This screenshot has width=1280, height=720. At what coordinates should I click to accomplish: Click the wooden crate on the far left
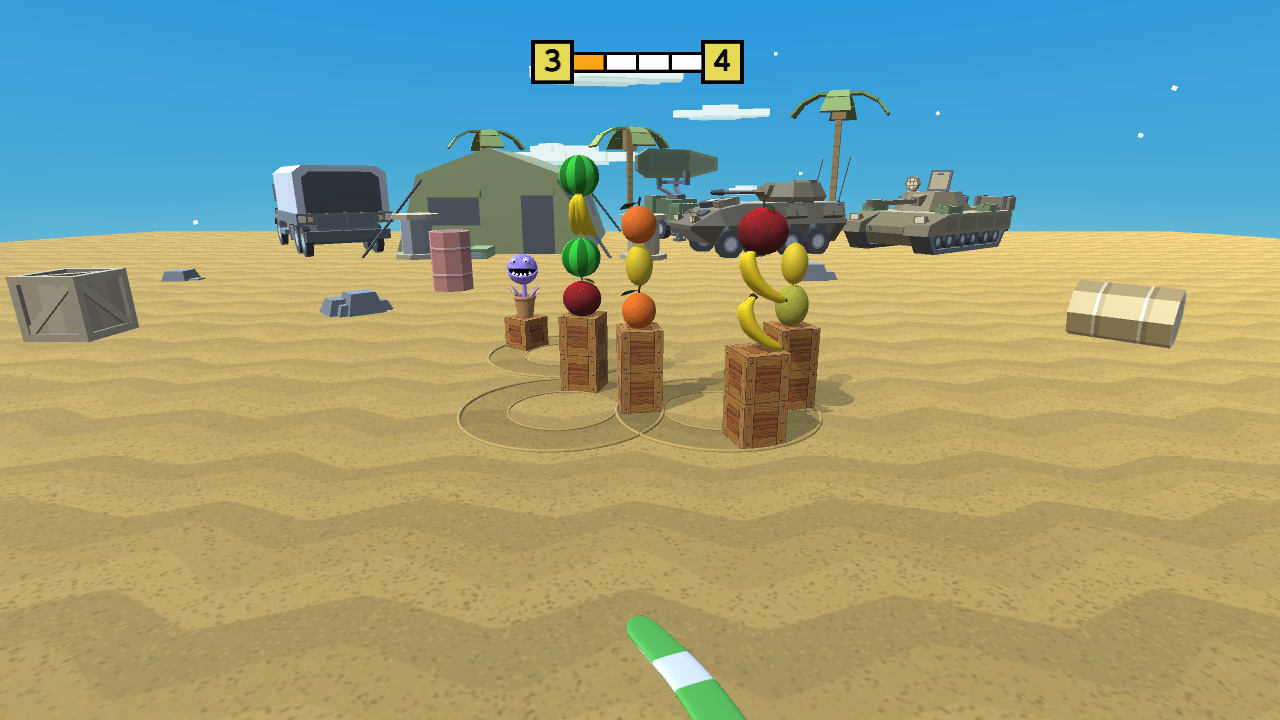pyautogui.click(x=68, y=303)
